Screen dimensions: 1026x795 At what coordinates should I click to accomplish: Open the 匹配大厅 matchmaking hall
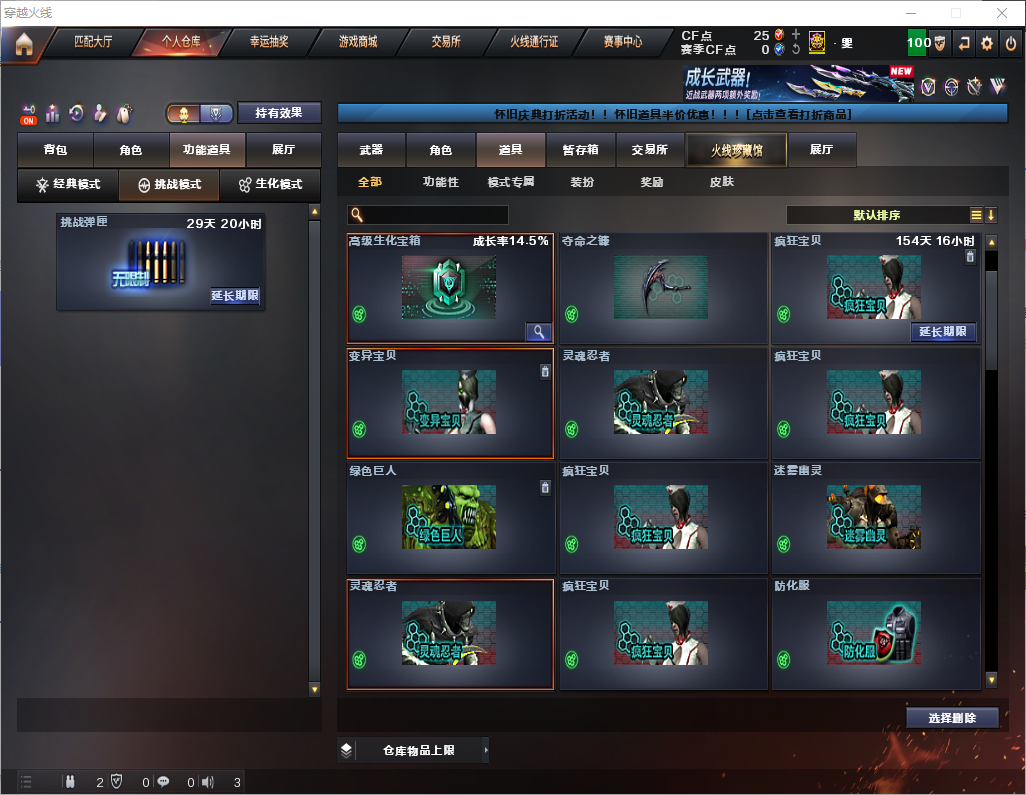click(93, 42)
